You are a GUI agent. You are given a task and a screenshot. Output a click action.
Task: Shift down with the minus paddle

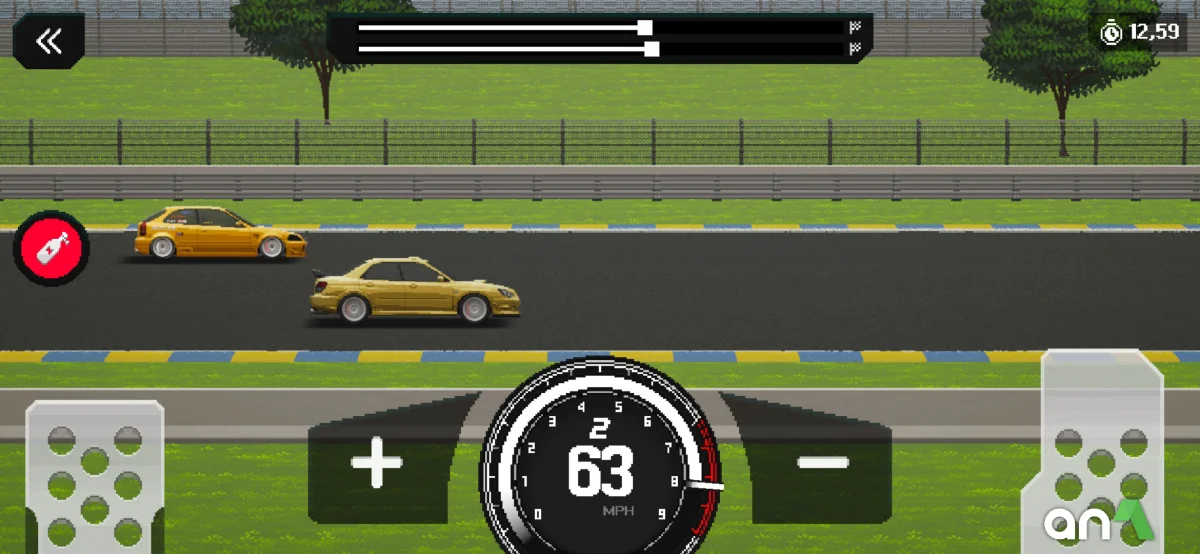pos(823,461)
